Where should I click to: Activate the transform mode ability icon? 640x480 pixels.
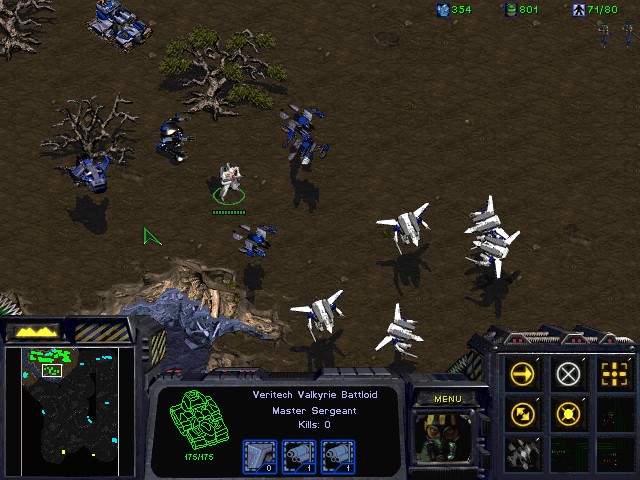(522, 451)
